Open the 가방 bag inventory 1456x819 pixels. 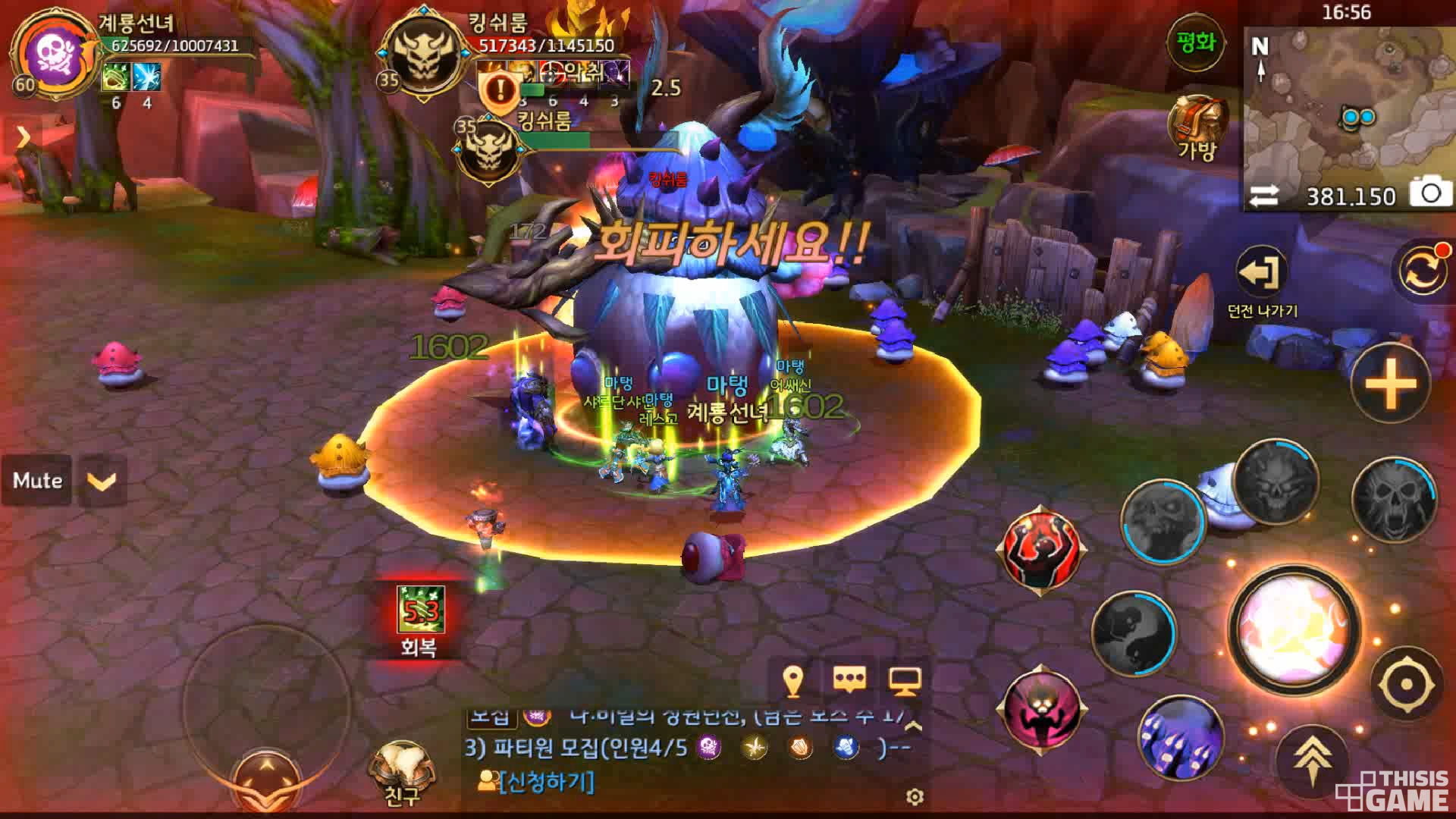point(1197,126)
